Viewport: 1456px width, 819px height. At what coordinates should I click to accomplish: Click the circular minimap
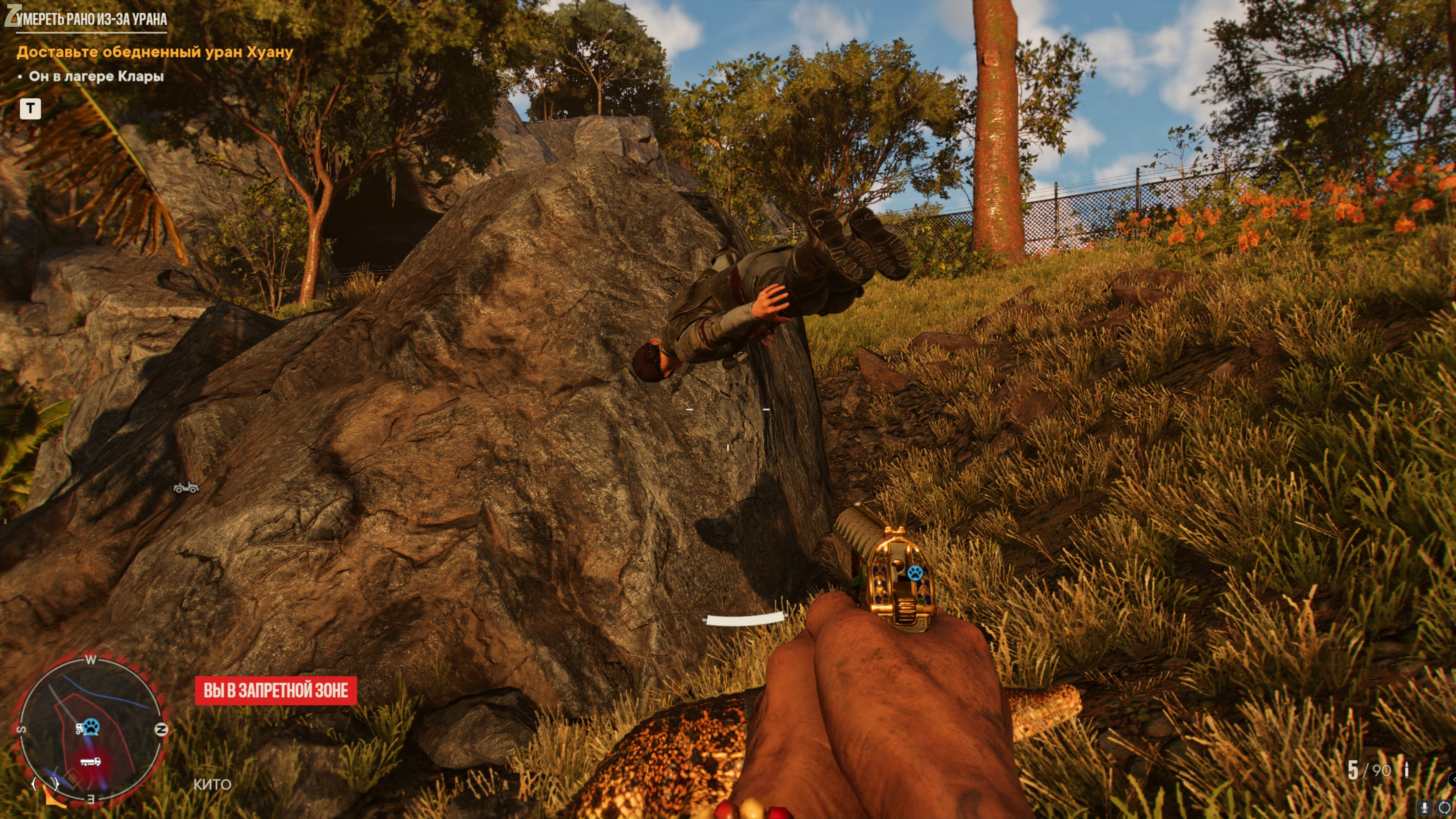(91, 728)
